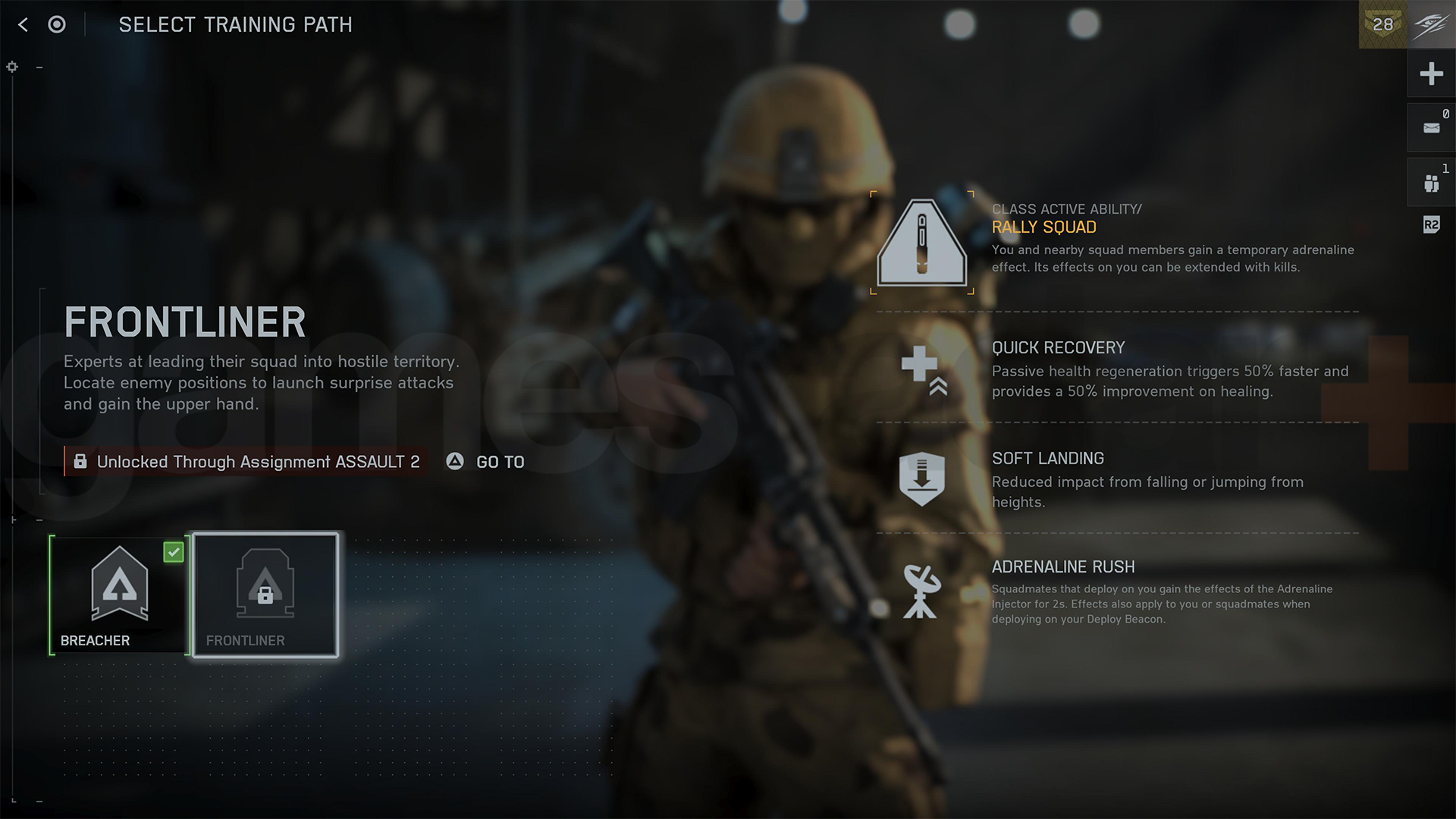Click the plus icon to add something
Image resolution: width=1456 pixels, height=819 pixels.
[x=1431, y=74]
